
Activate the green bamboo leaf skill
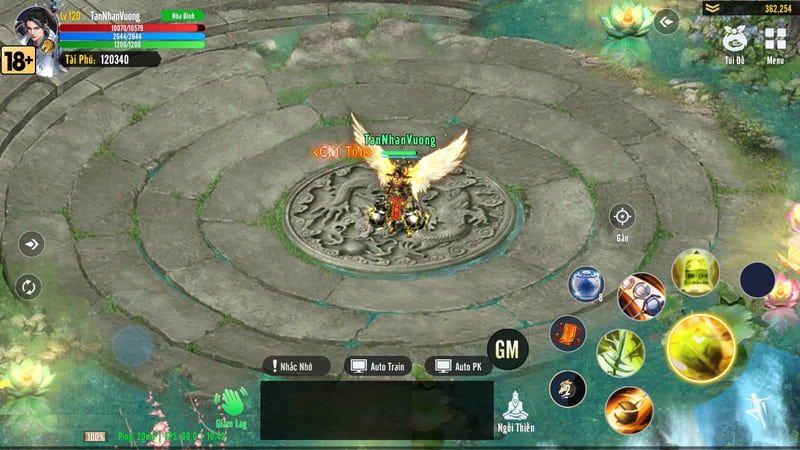click(620, 352)
